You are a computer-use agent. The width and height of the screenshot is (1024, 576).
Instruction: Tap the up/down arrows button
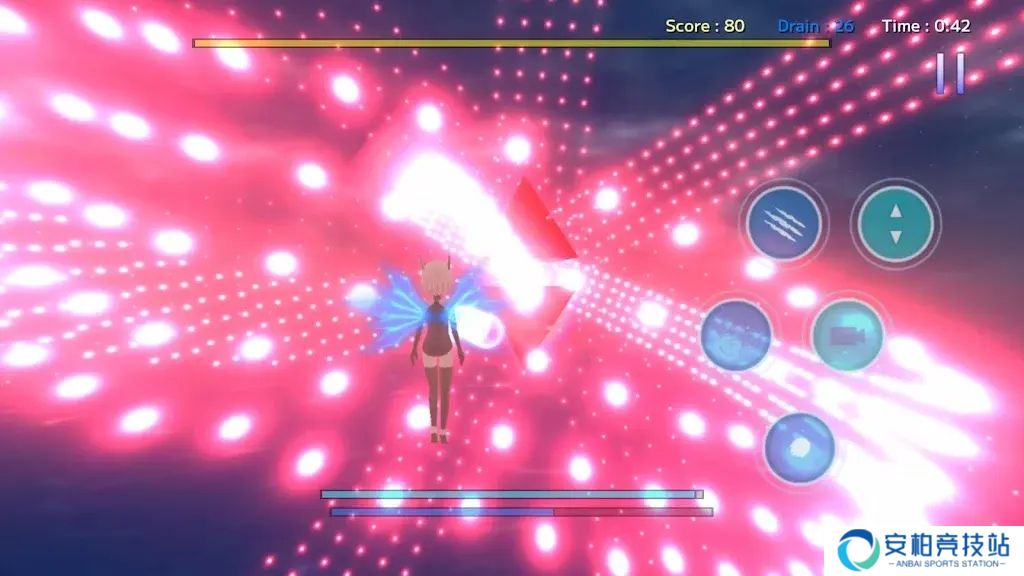coord(895,224)
